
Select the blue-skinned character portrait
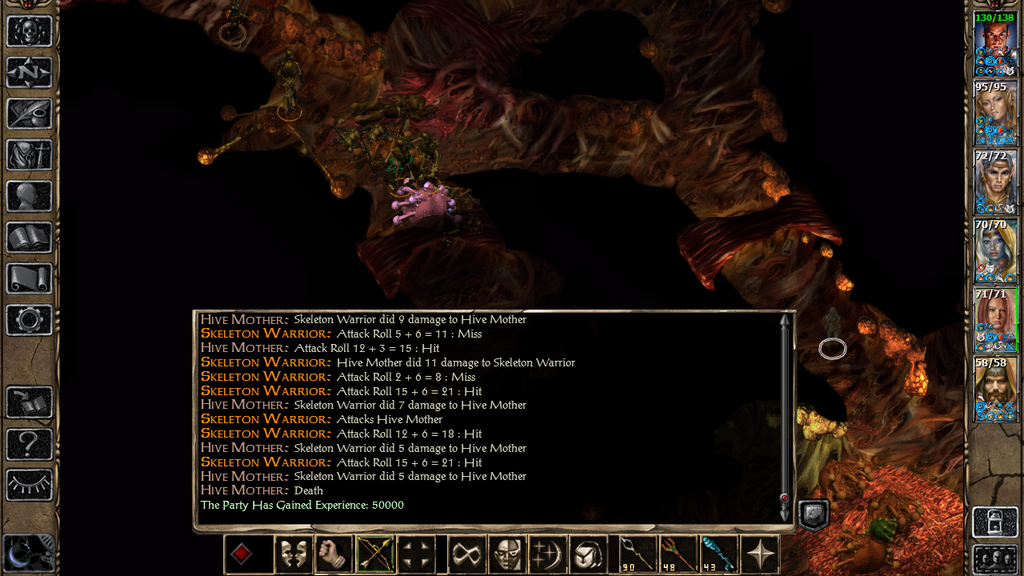tap(995, 250)
